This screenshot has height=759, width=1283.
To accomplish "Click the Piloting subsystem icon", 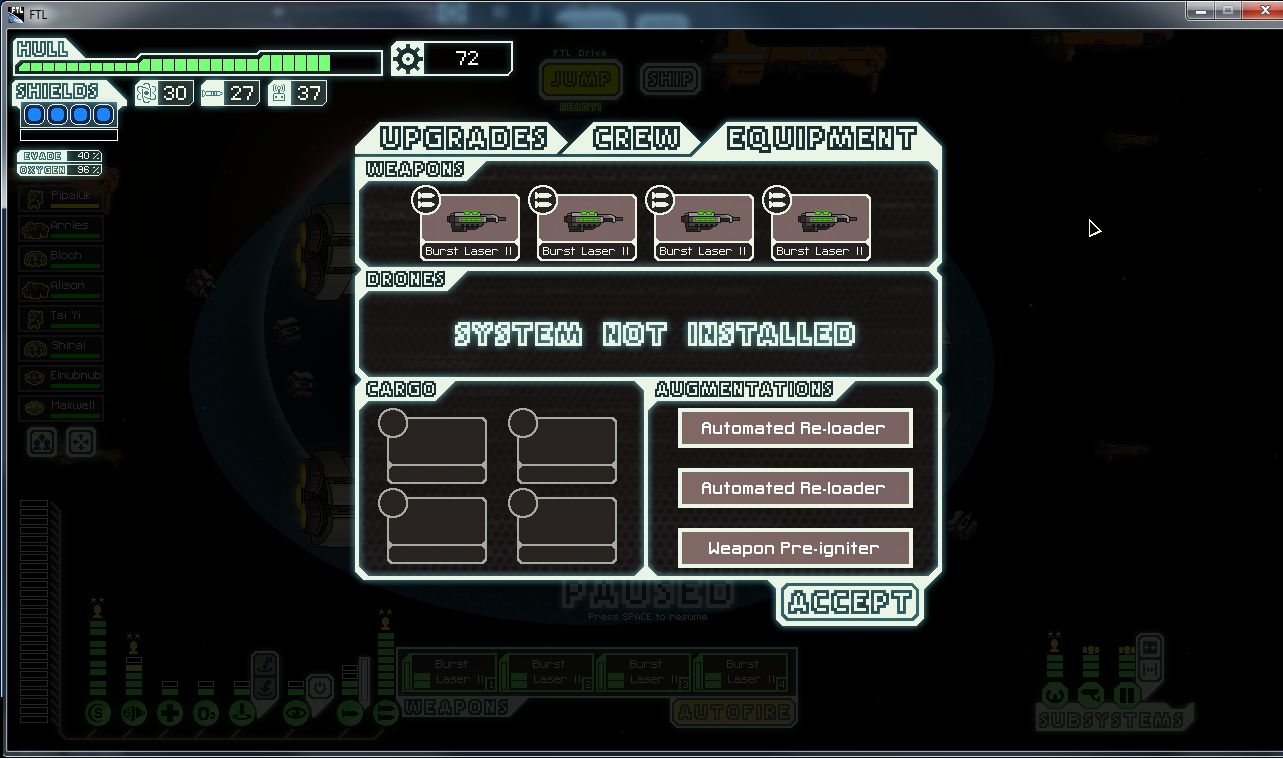I will pyautogui.click(x=1055, y=694).
